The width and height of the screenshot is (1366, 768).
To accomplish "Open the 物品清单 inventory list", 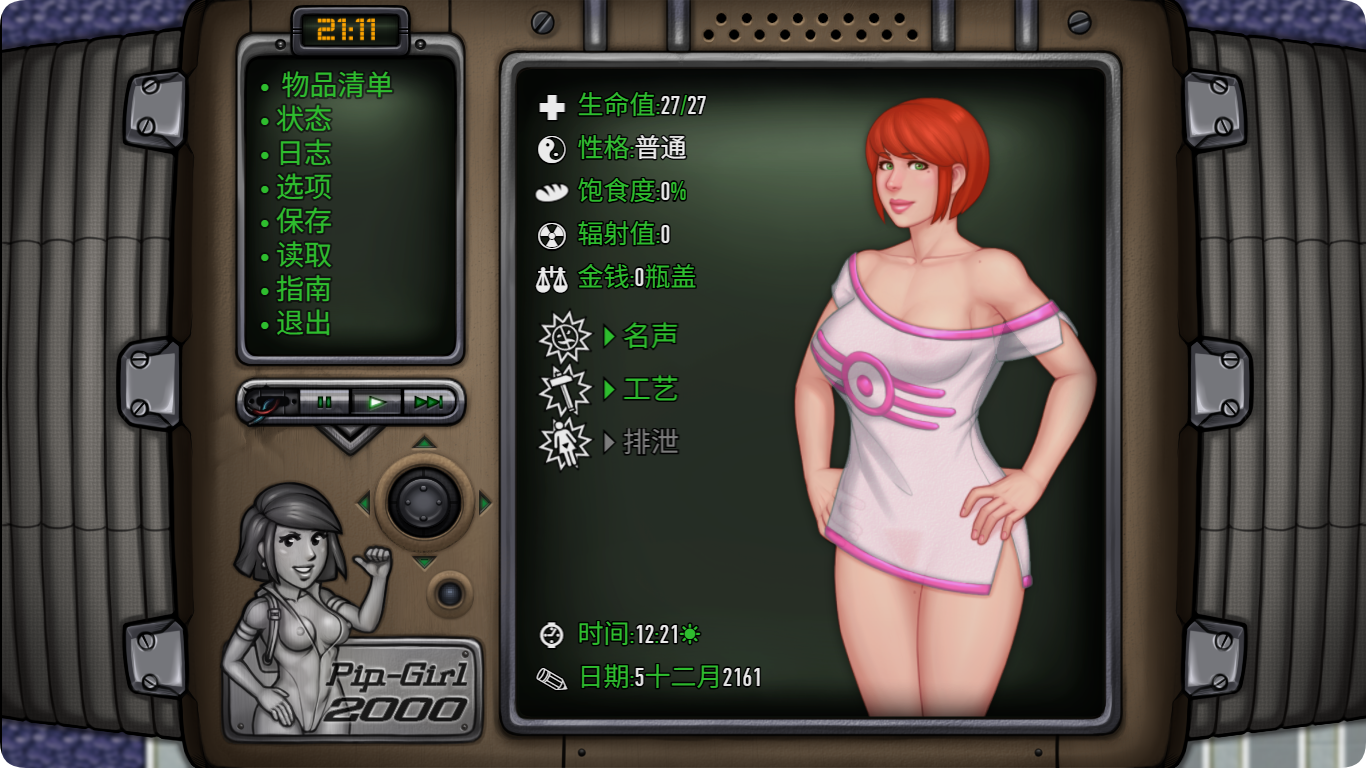I will (336, 86).
